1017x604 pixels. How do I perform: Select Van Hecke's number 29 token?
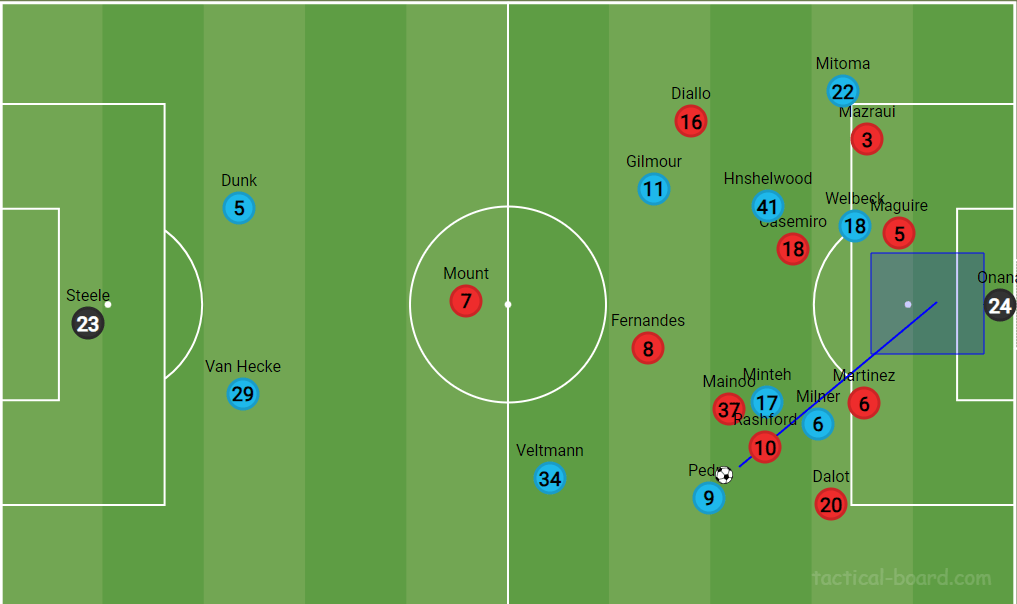(x=242, y=394)
